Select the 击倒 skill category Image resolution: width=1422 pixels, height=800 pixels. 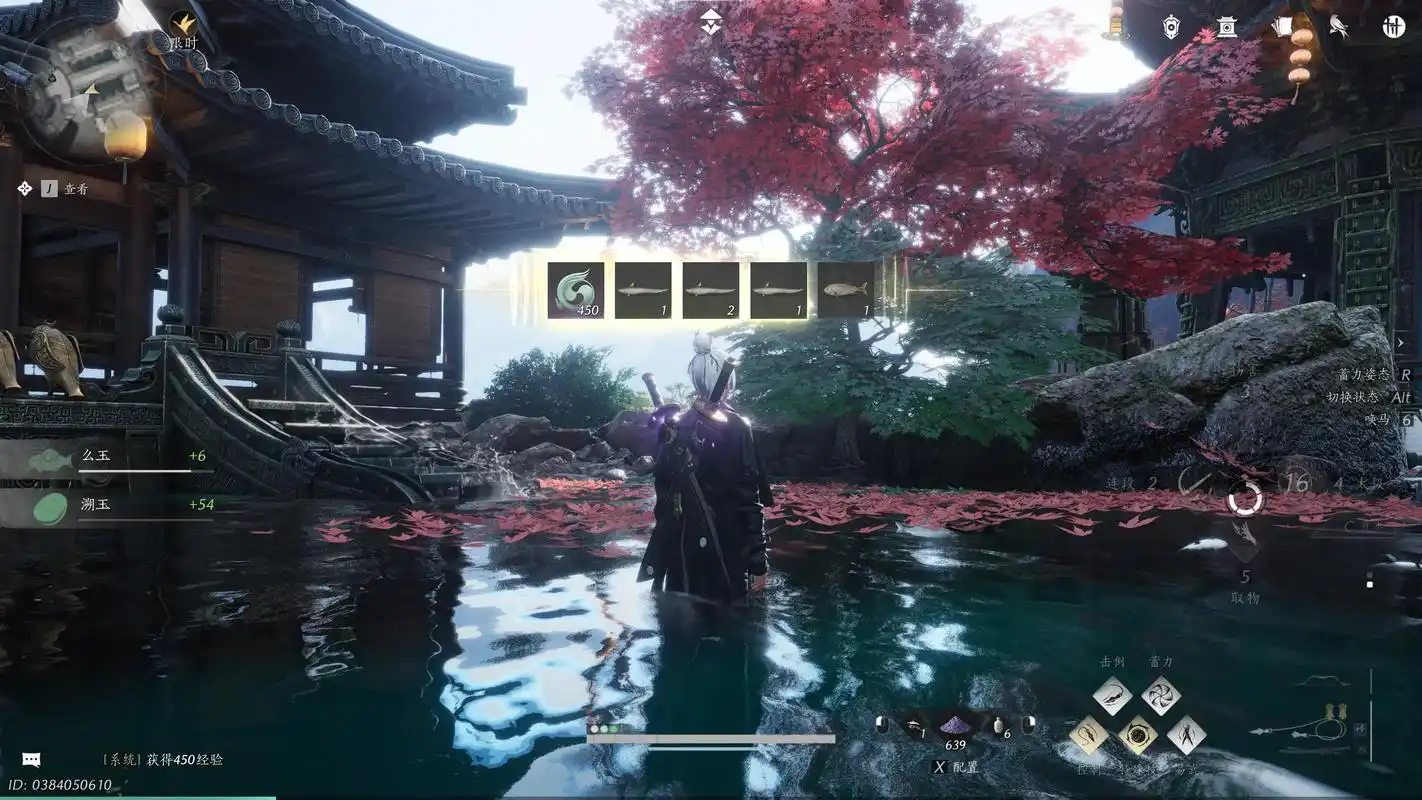click(1112, 661)
